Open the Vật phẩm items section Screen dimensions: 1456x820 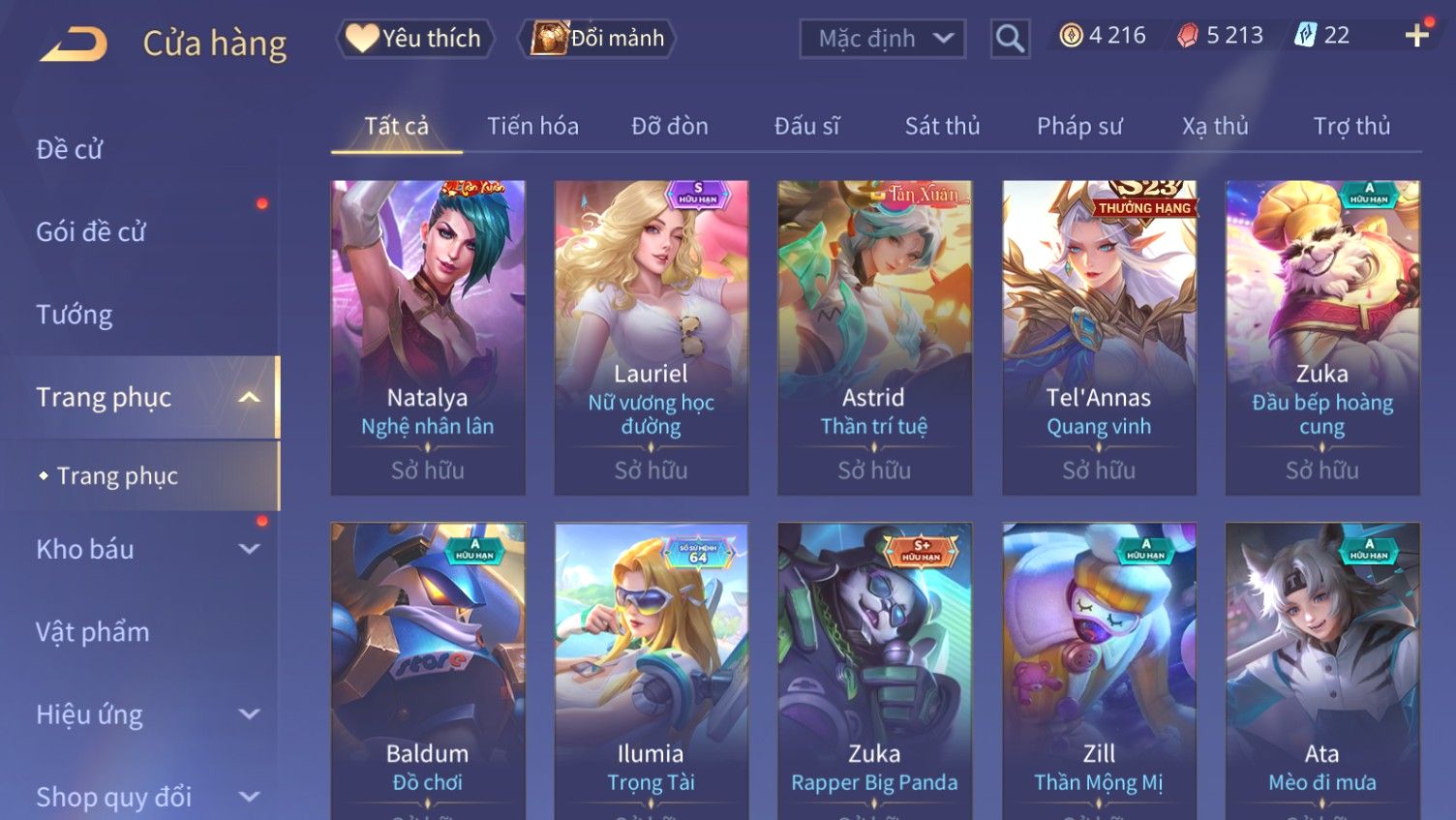[93, 632]
